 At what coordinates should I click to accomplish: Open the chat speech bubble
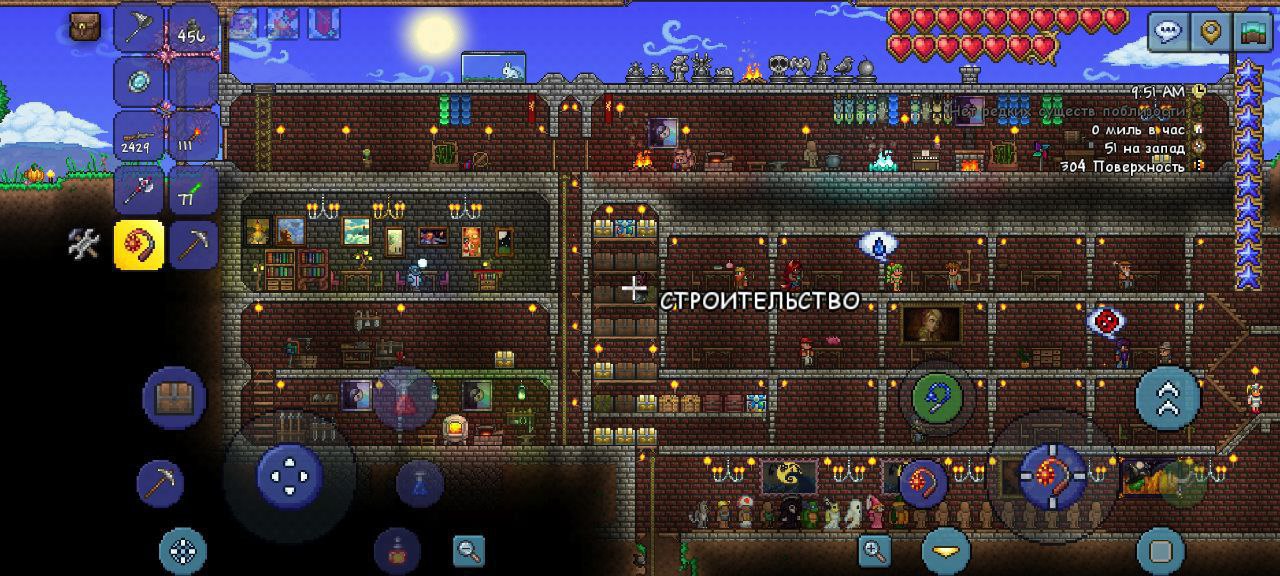pyautogui.click(x=1167, y=31)
